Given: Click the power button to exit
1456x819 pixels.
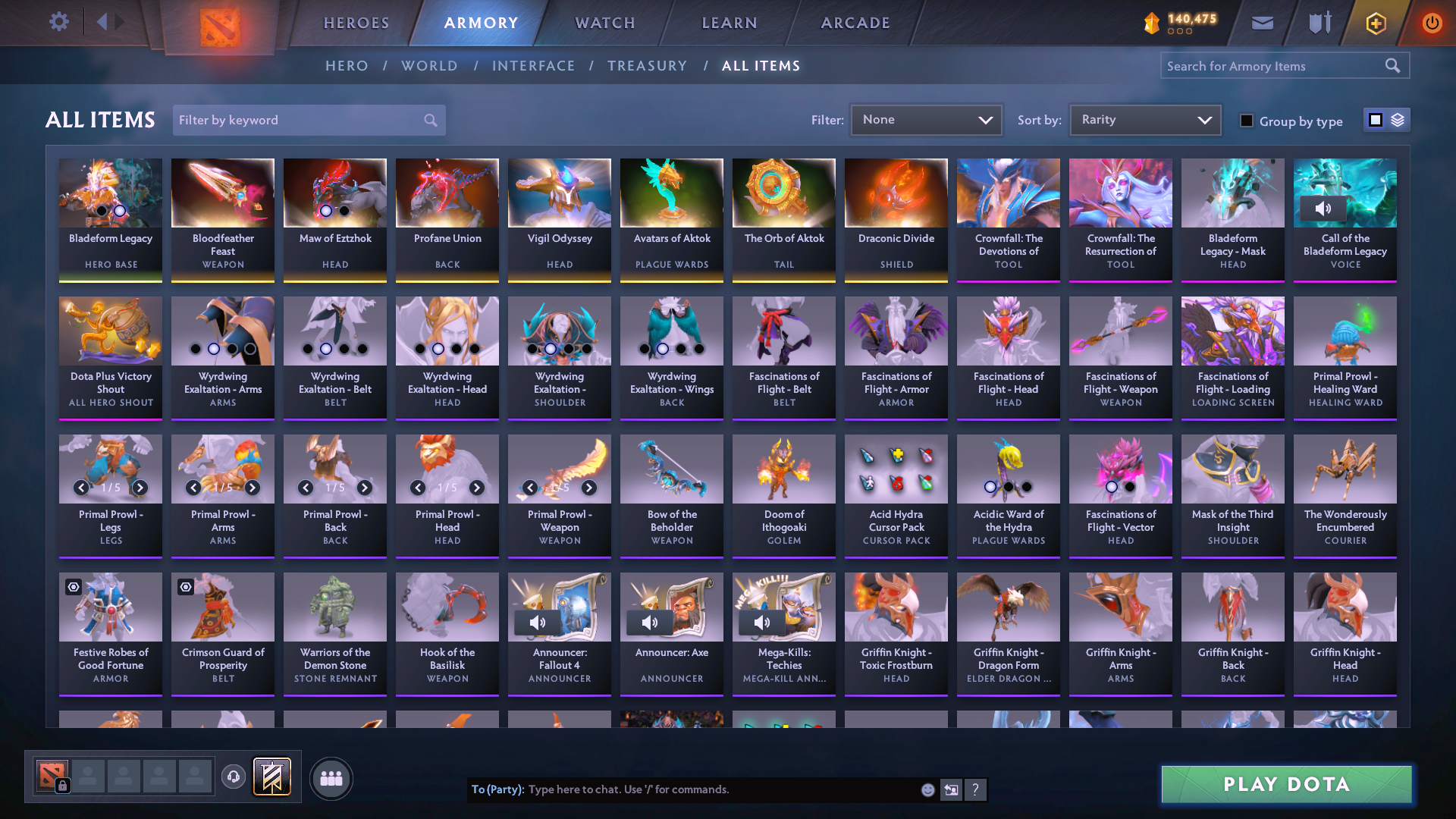Looking at the screenshot, I should [x=1432, y=22].
